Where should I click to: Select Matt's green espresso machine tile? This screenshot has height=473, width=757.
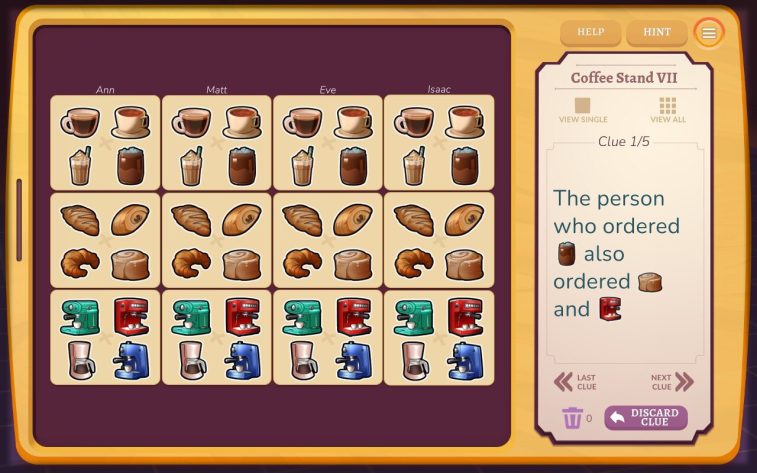pyautogui.click(x=191, y=316)
